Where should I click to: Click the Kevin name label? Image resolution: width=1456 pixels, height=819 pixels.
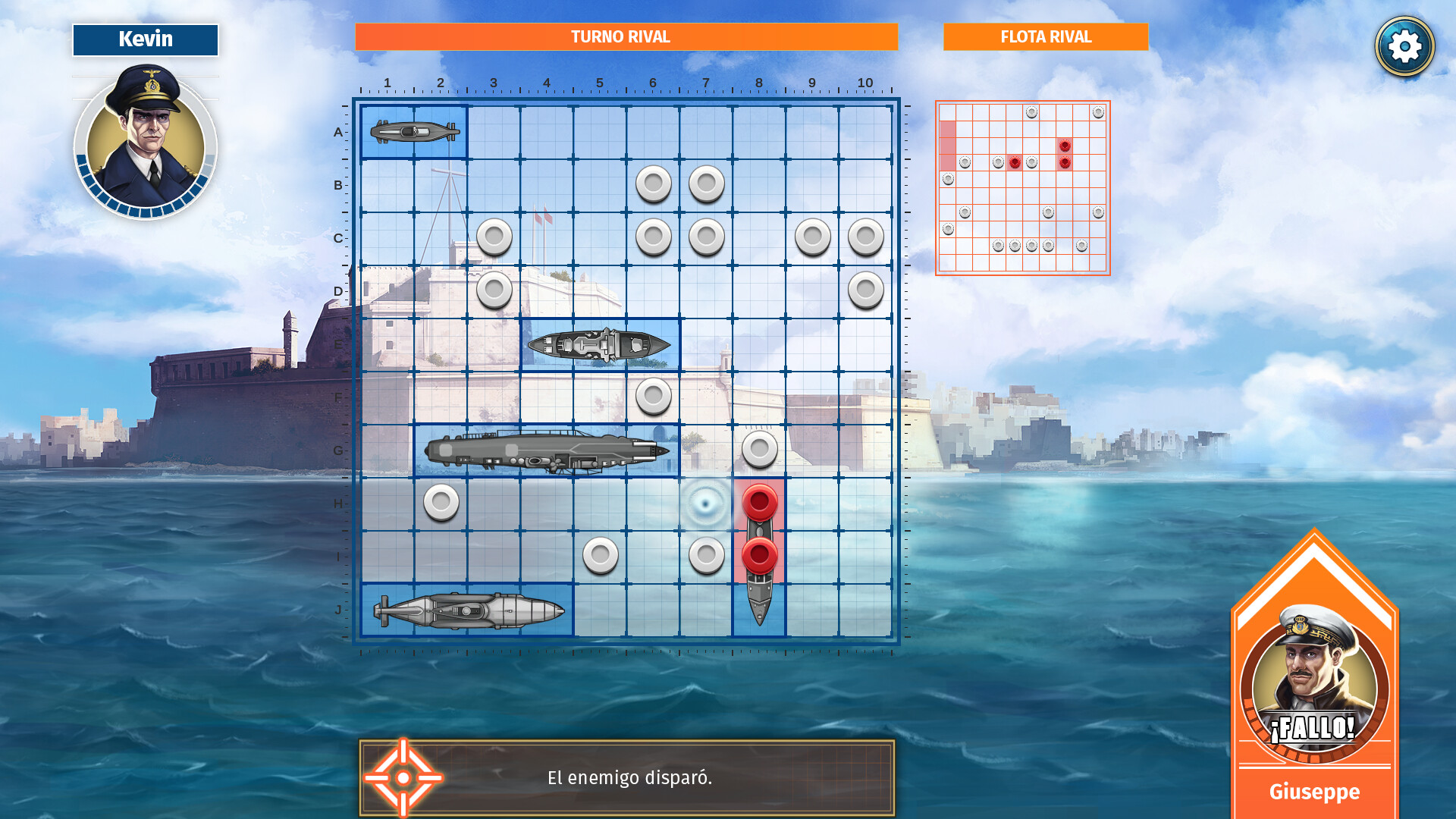point(146,39)
